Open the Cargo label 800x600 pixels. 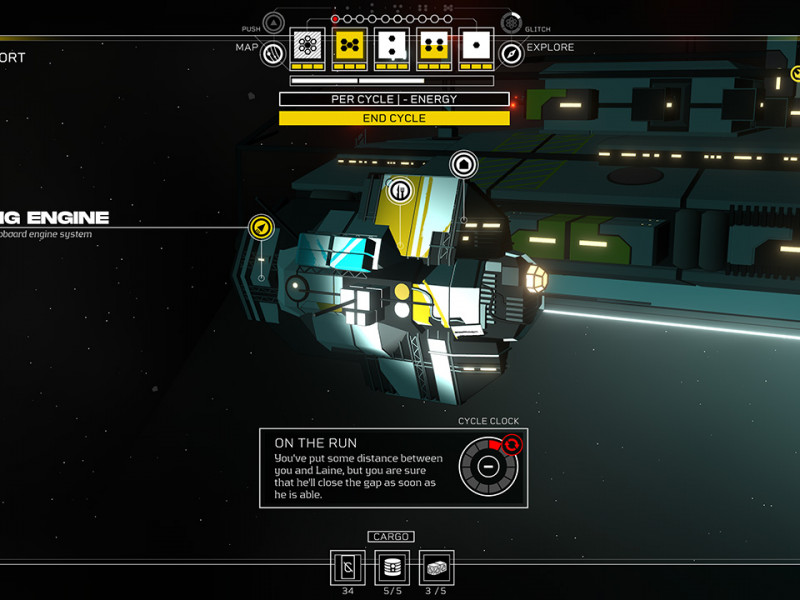pos(391,537)
